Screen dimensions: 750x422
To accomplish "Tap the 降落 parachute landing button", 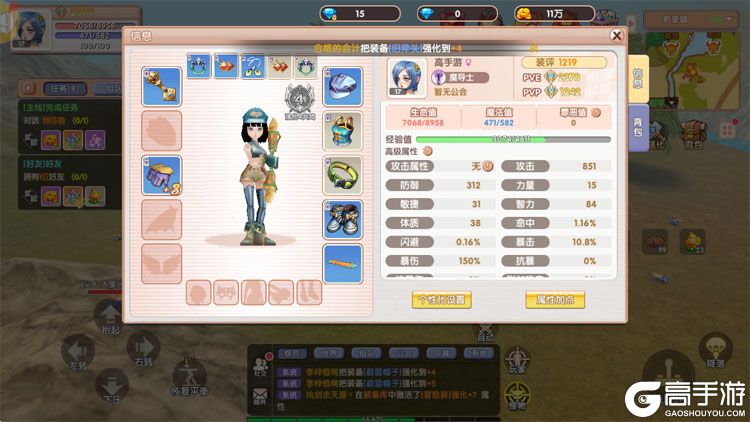I will point(714,352).
